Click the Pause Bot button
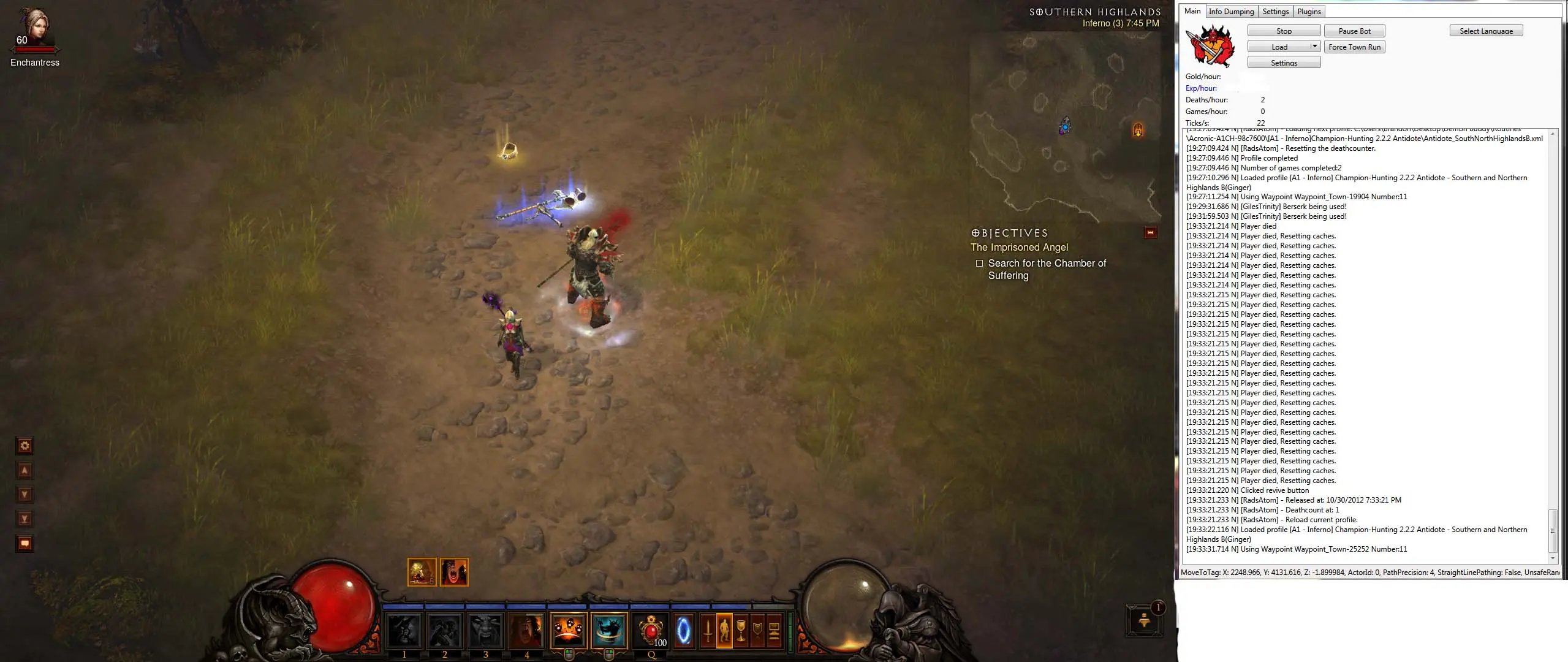 [1354, 31]
